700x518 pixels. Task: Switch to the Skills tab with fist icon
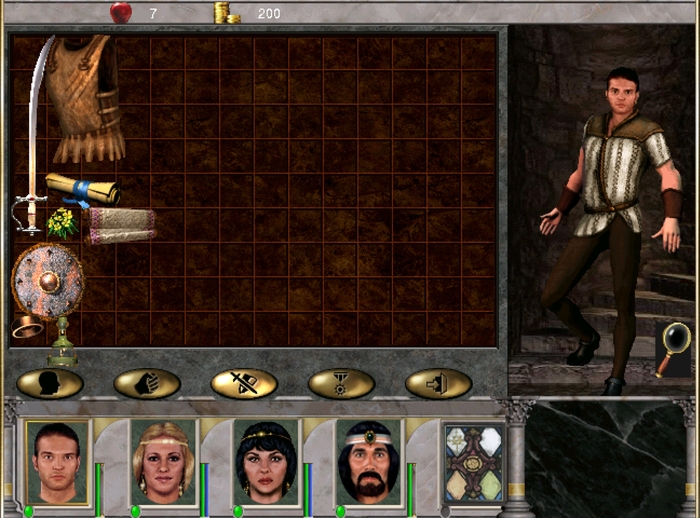tap(147, 383)
